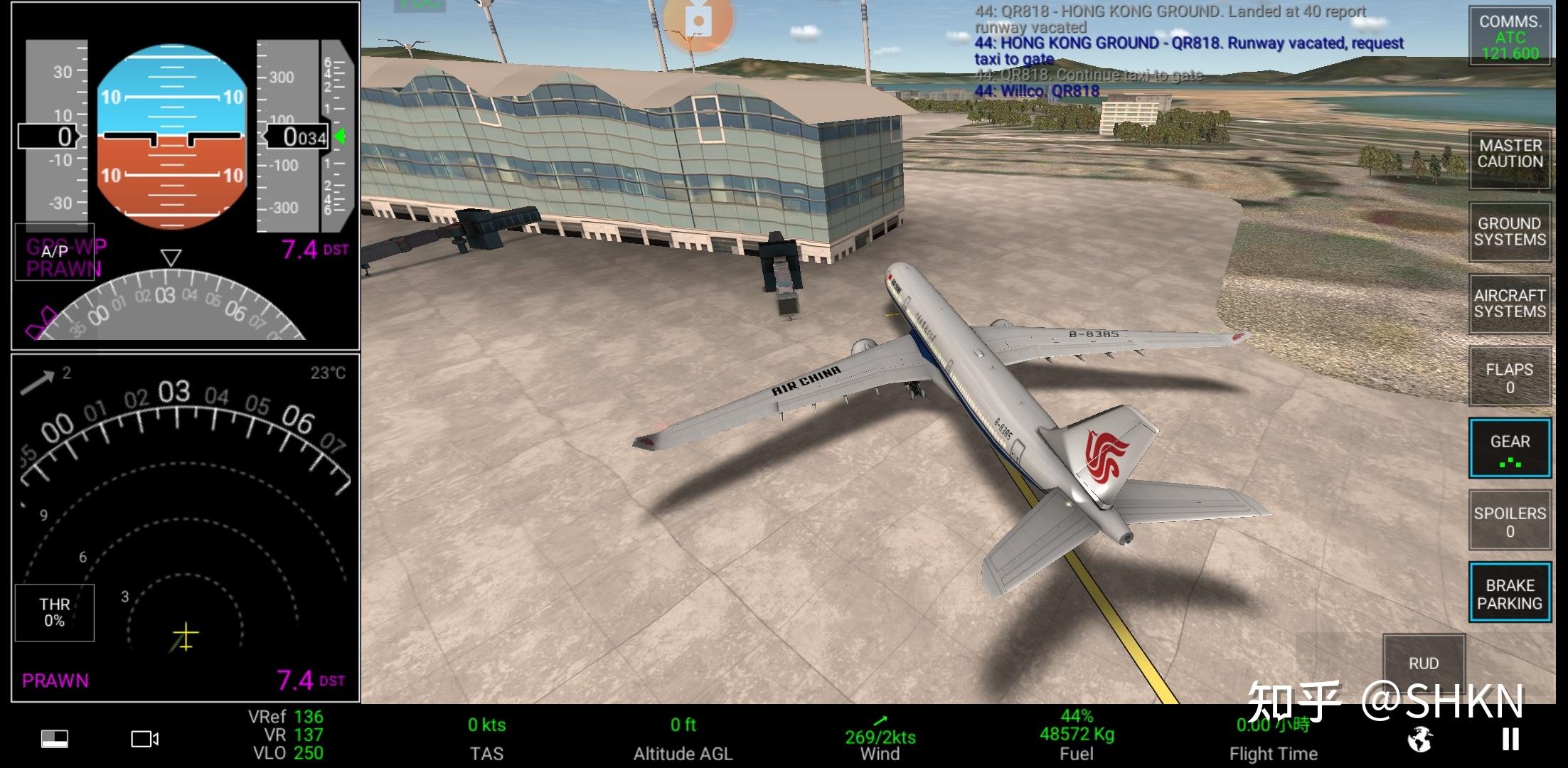Tap the Master Caution button
The width and height of the screenshot is (1568, 768).
(1510, 154)
